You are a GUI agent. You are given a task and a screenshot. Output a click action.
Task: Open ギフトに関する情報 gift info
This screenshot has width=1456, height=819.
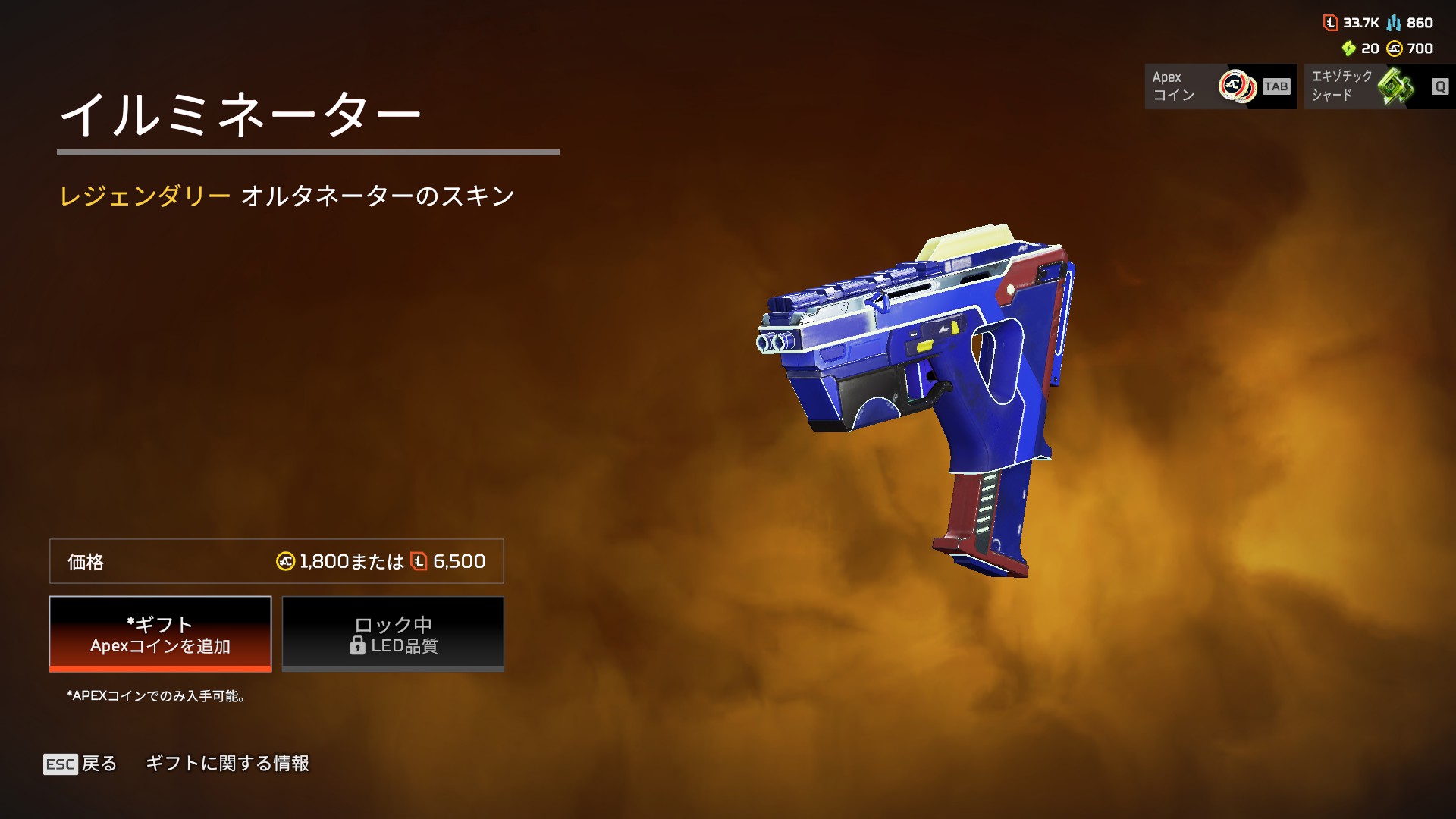coord(227,764)
